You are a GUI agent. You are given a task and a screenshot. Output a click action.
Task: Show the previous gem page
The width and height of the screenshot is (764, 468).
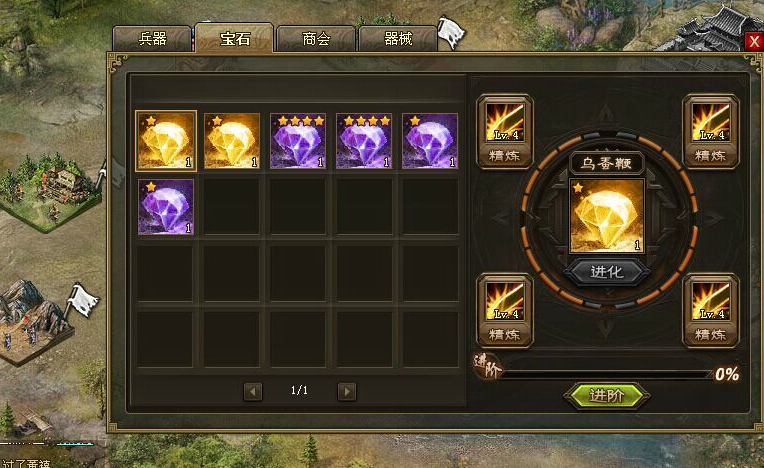[x=253, y=391]
